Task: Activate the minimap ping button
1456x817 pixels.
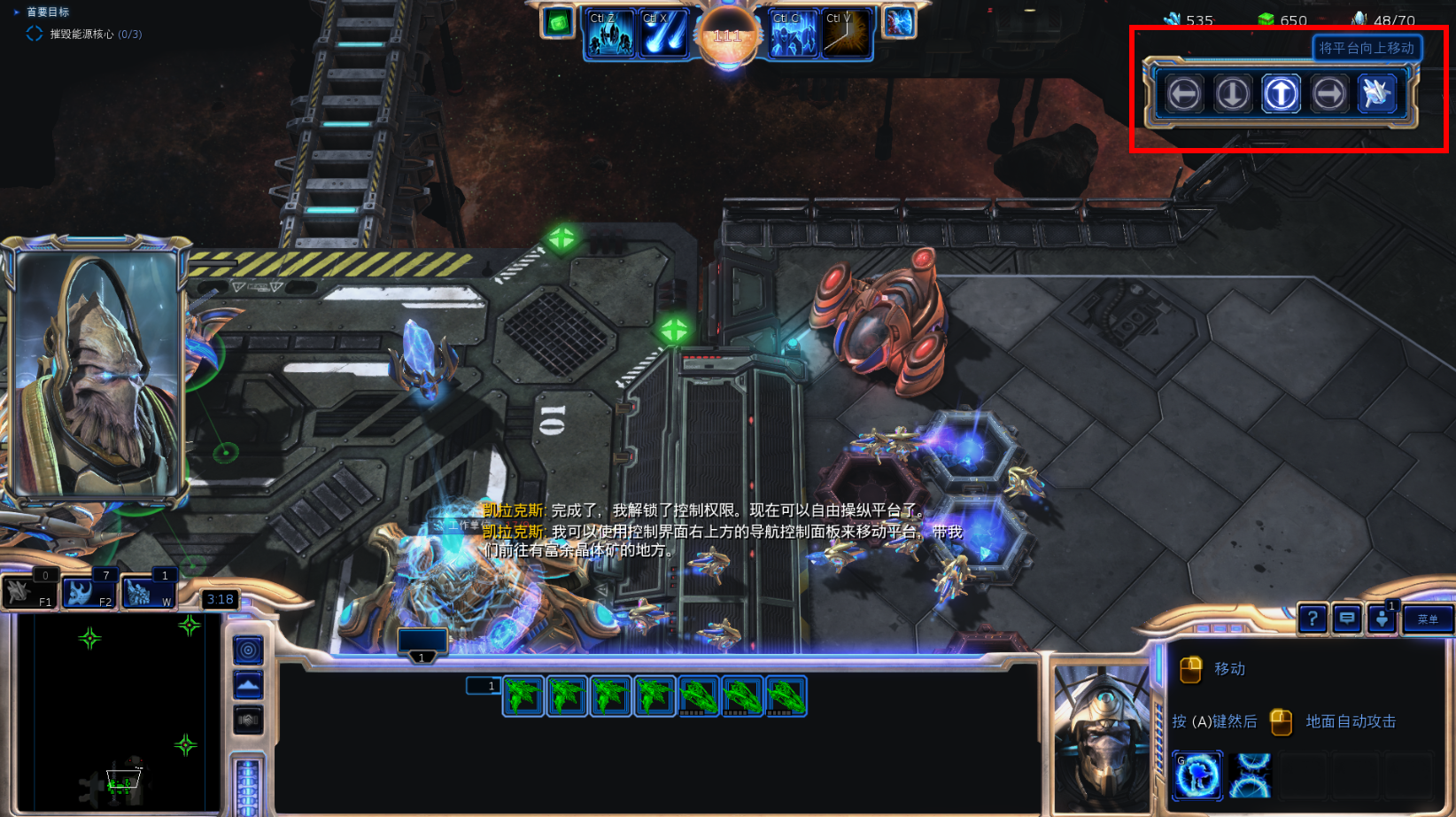Action: [248, 650]
